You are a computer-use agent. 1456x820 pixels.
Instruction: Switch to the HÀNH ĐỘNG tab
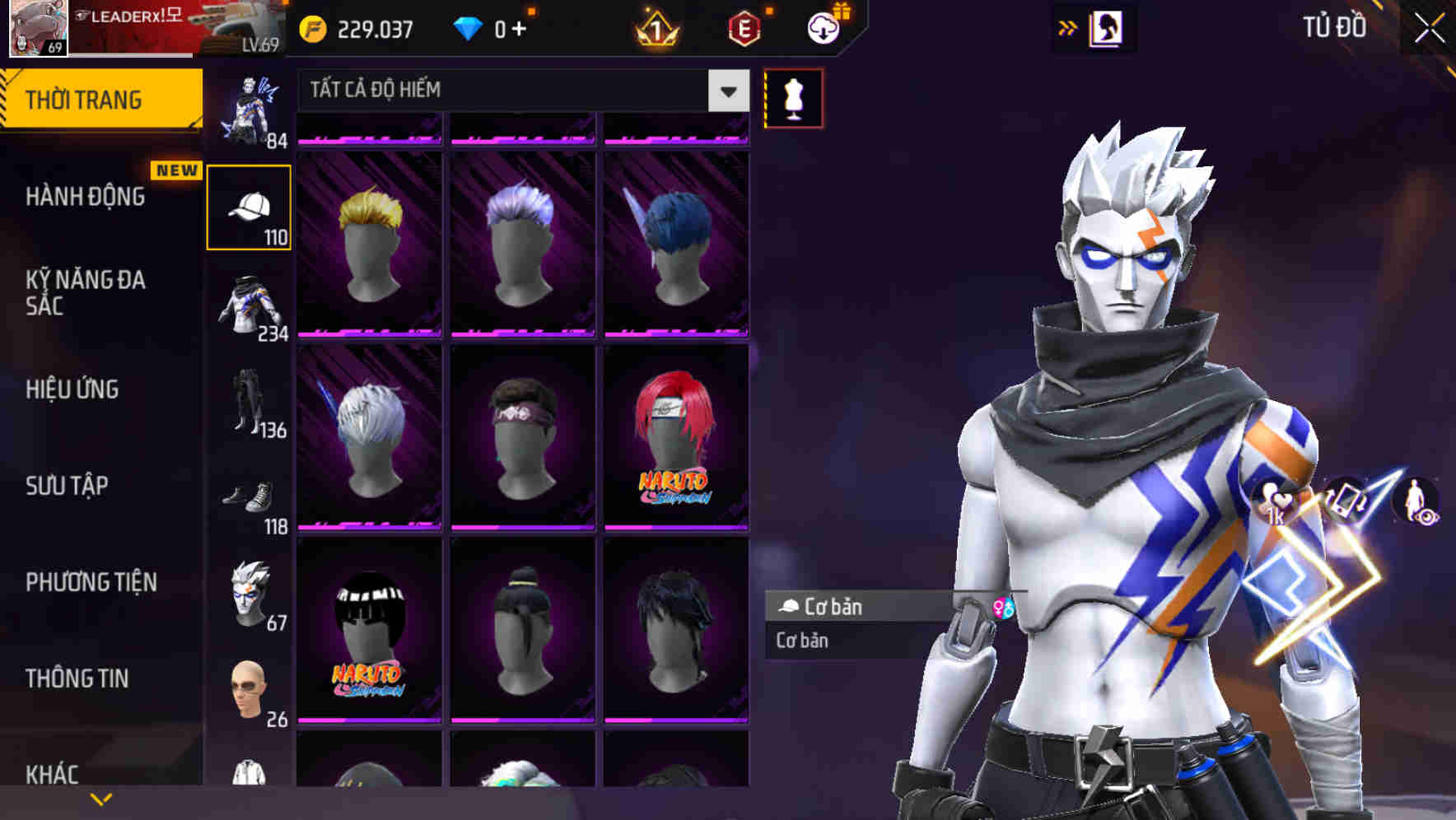point(86,196)
